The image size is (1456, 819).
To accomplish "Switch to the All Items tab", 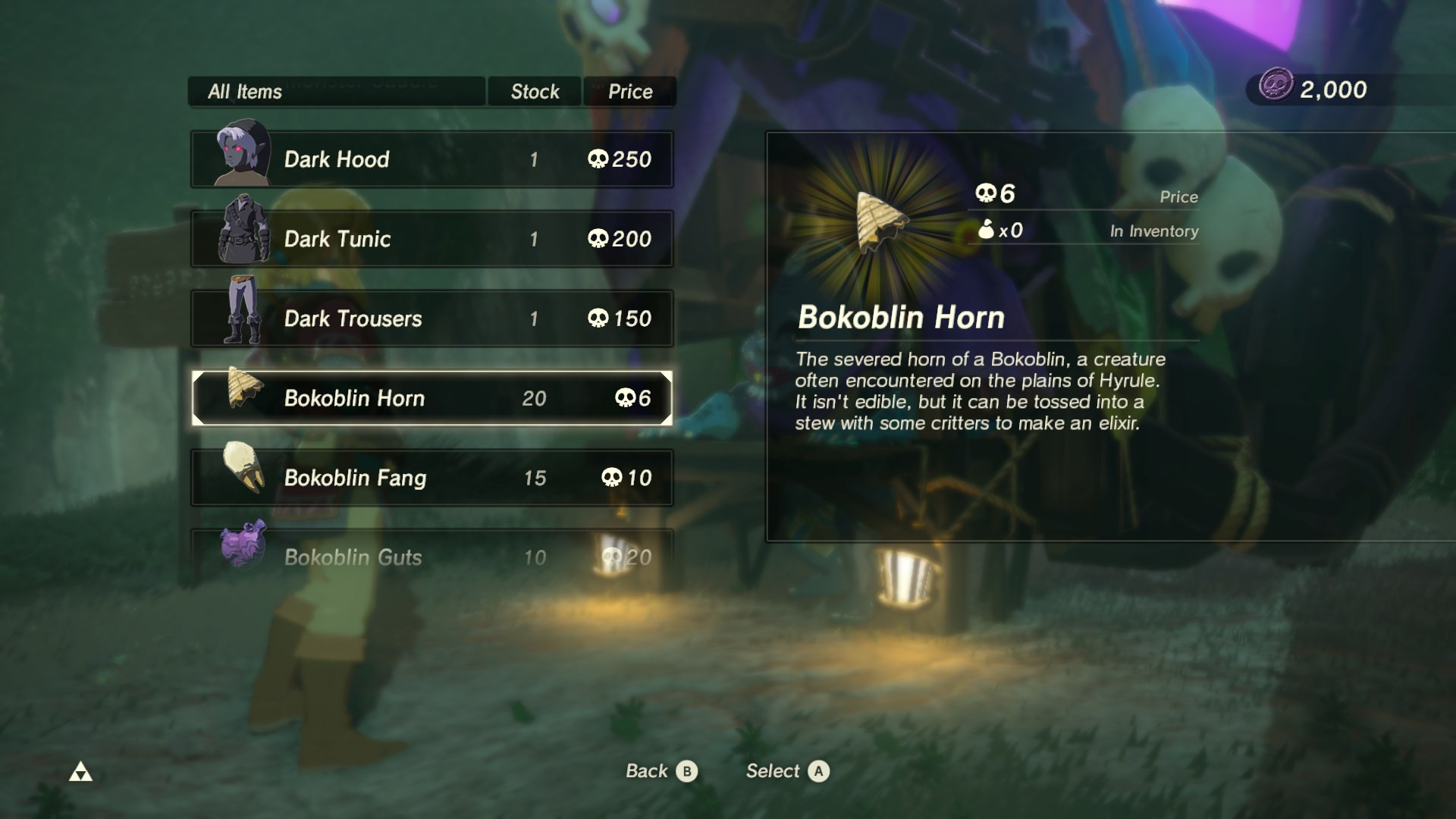I will click(244, 91).
